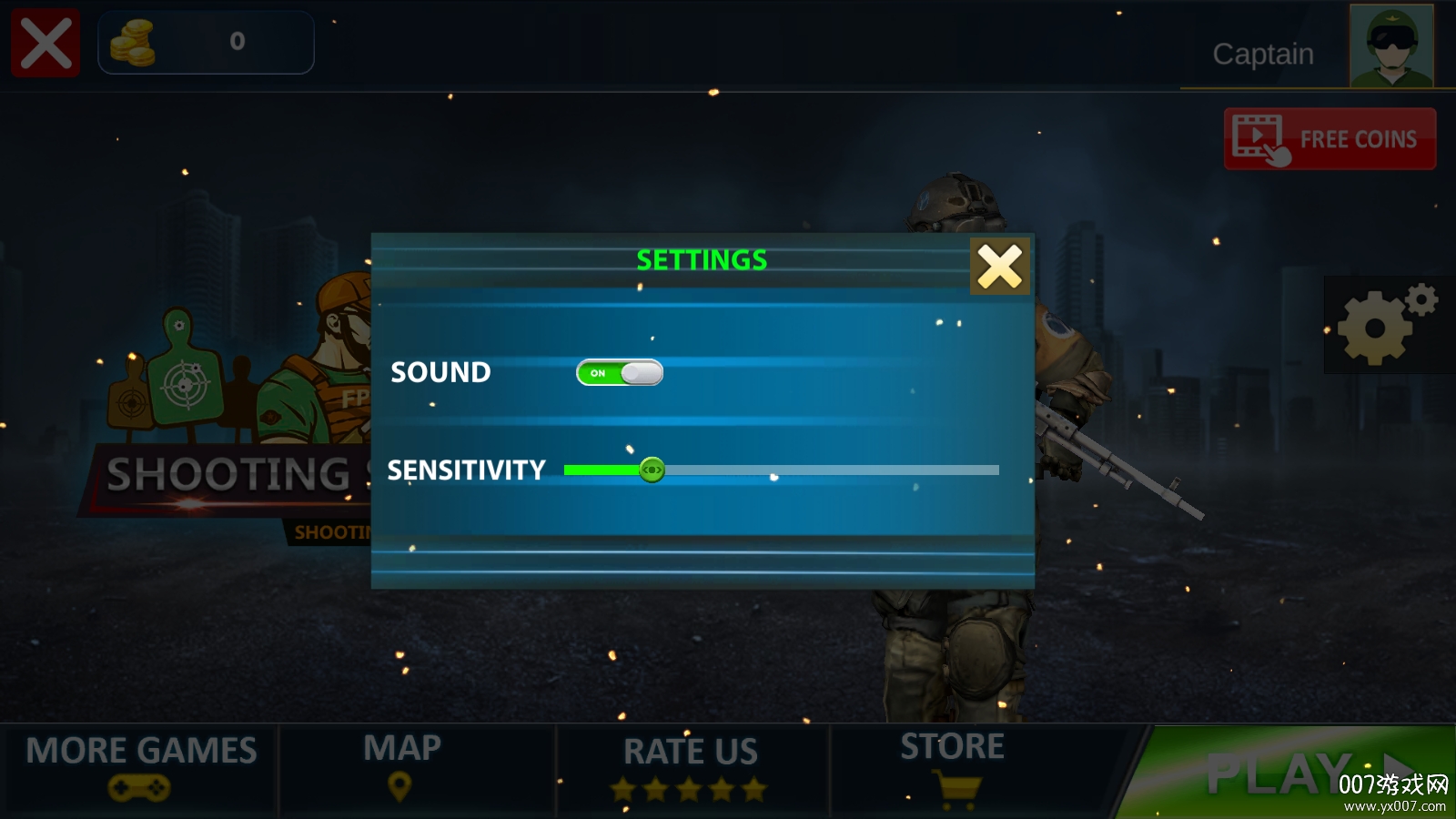The image size is (1456, 819).
Task: Click the gold coins balance box
Action: click(x=206, y=42)
